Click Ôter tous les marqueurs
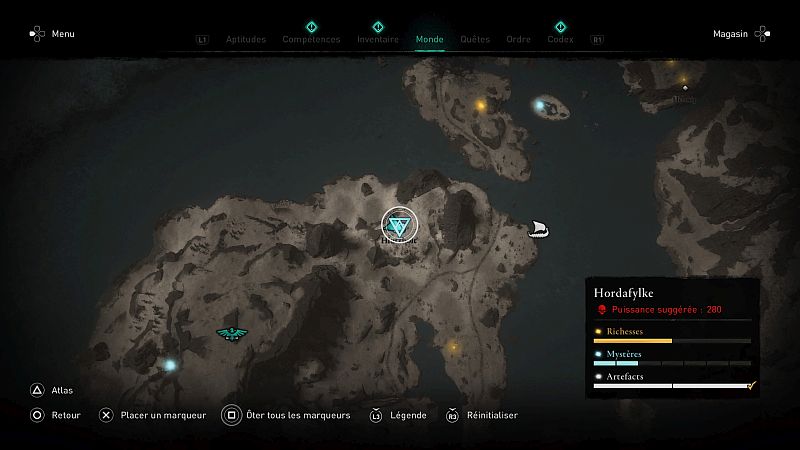The width and height of the screenshot is (800, 450). [287, 415]
